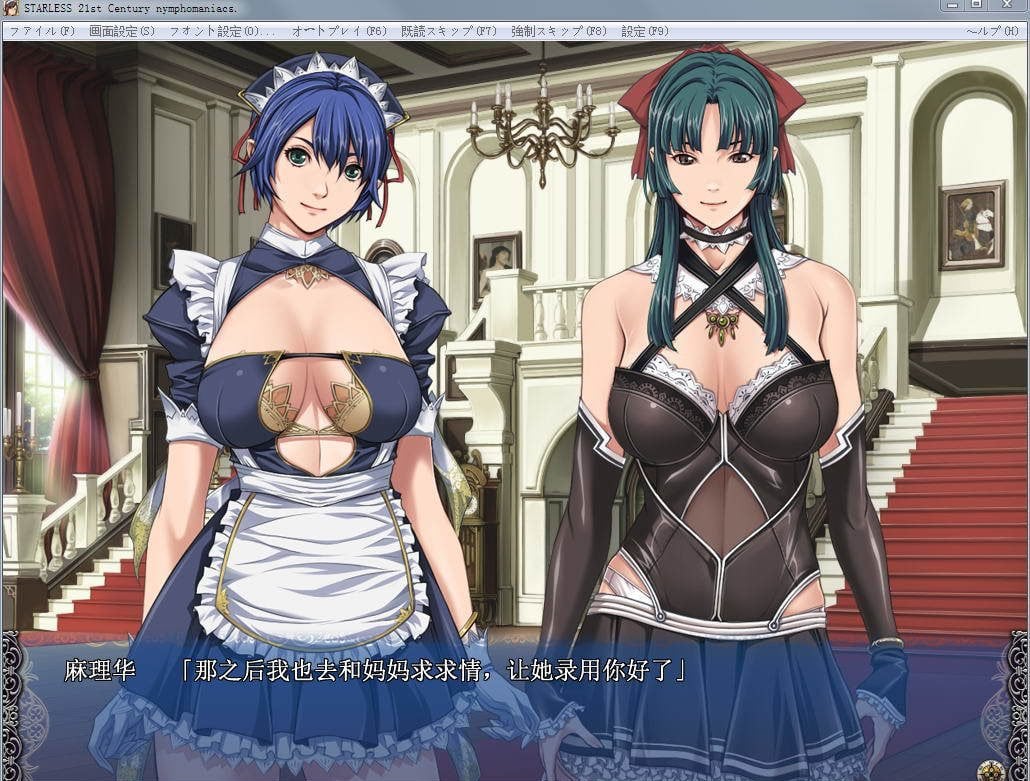Open the 設定(F9) settings menu

(645, 31)
